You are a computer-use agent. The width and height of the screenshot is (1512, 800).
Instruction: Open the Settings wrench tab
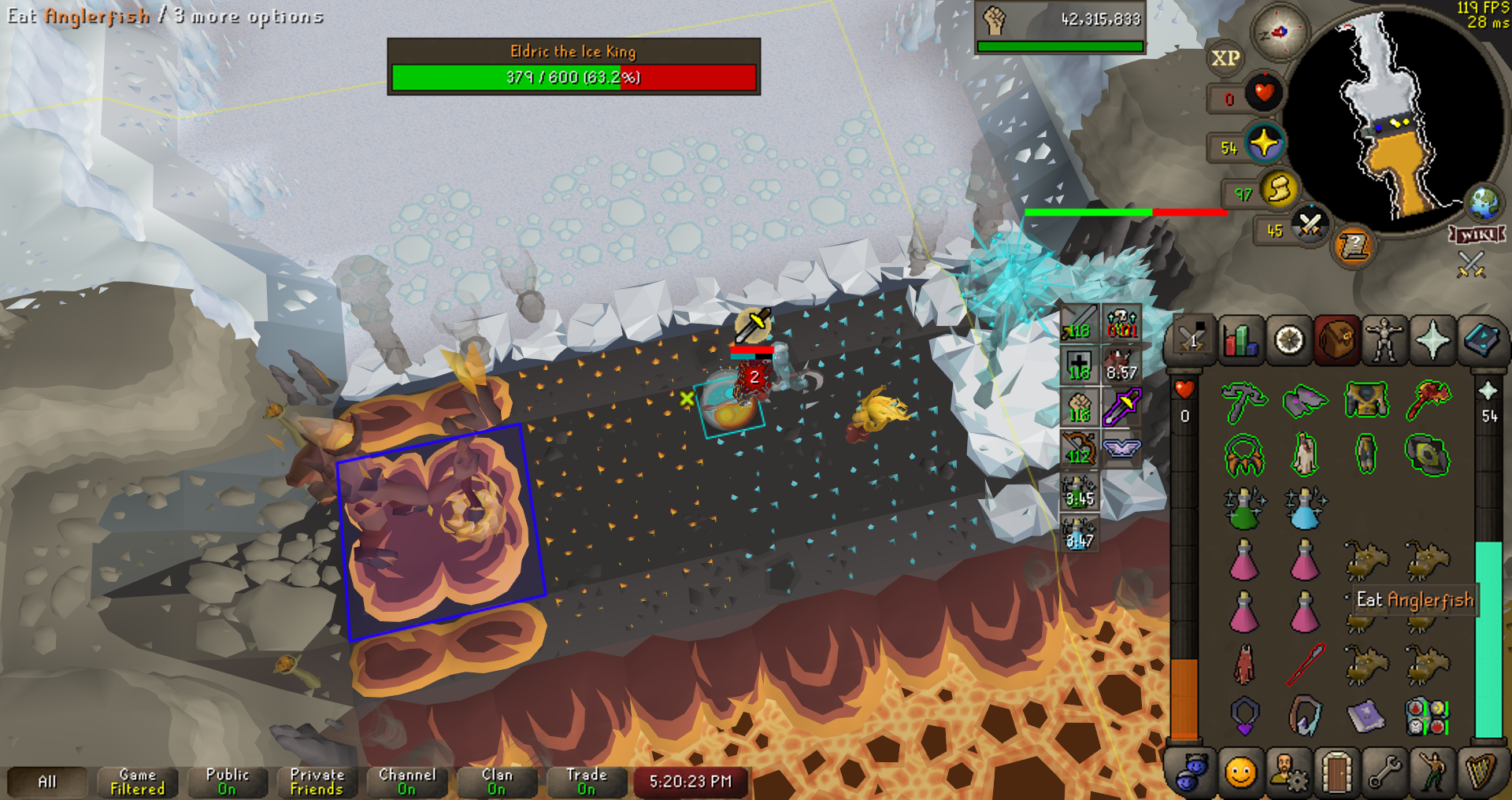click(x=1384, y=772)
